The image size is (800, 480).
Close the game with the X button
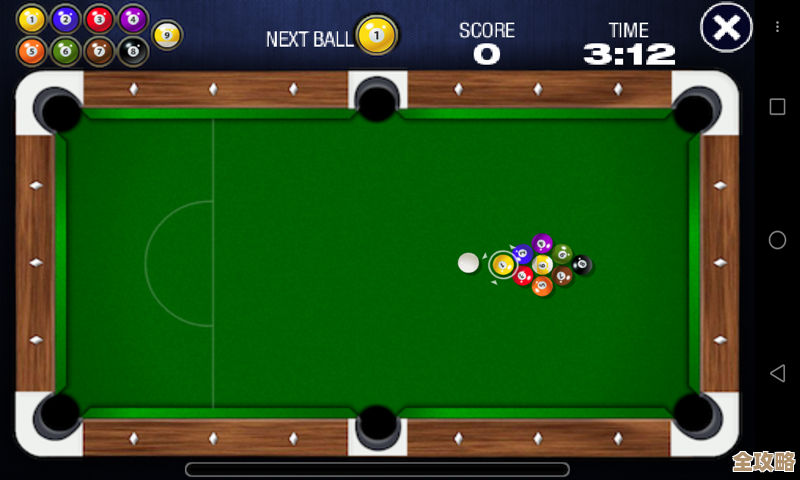click(727, 28)
